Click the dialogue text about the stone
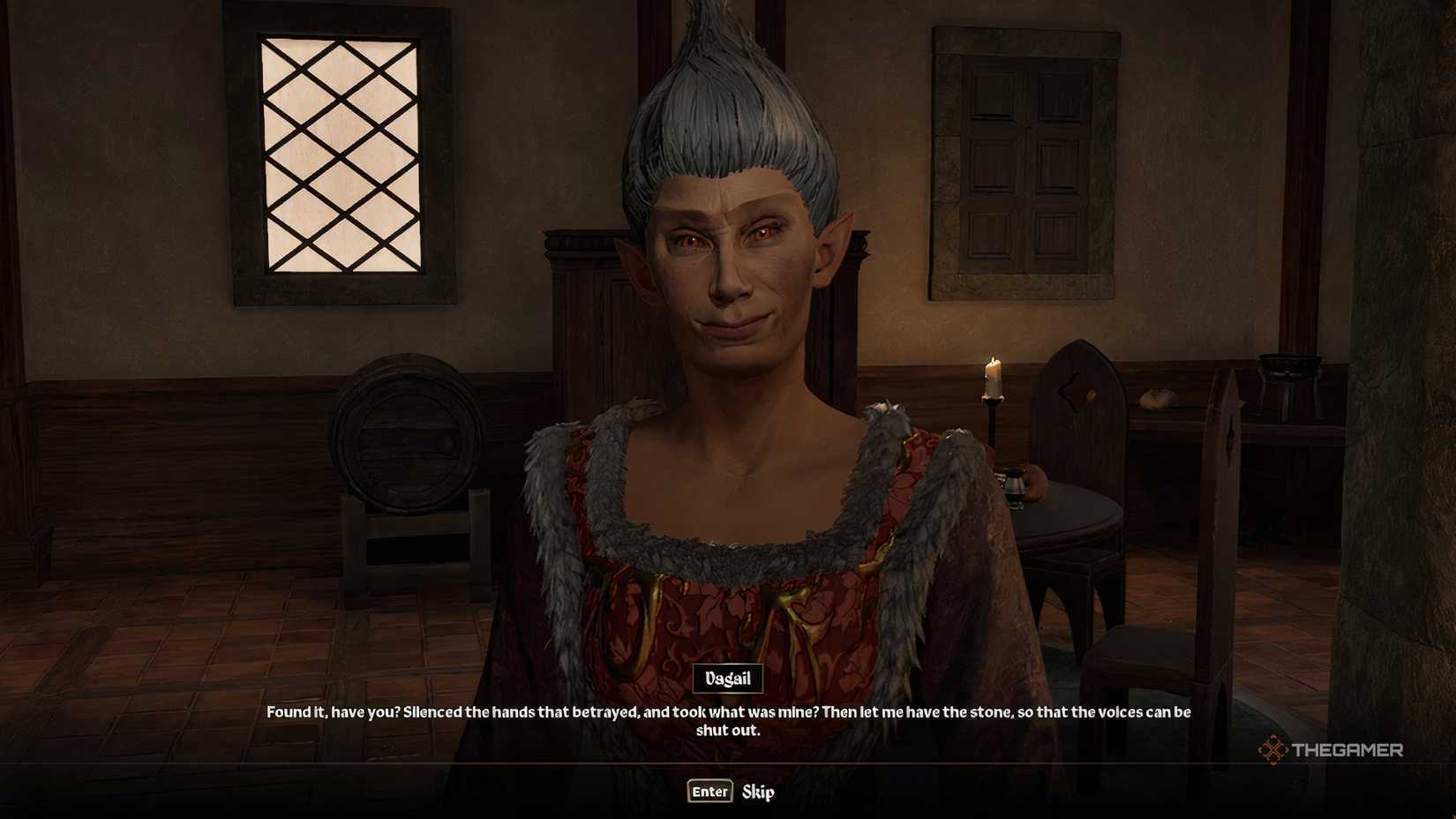The image size is (1456, 819). tap(727, 715)
